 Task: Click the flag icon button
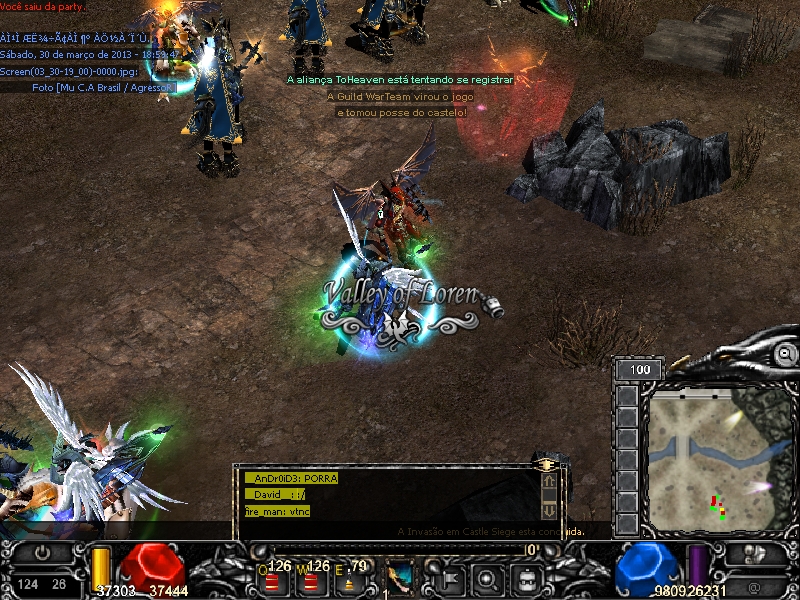click(x=446, y=578)
